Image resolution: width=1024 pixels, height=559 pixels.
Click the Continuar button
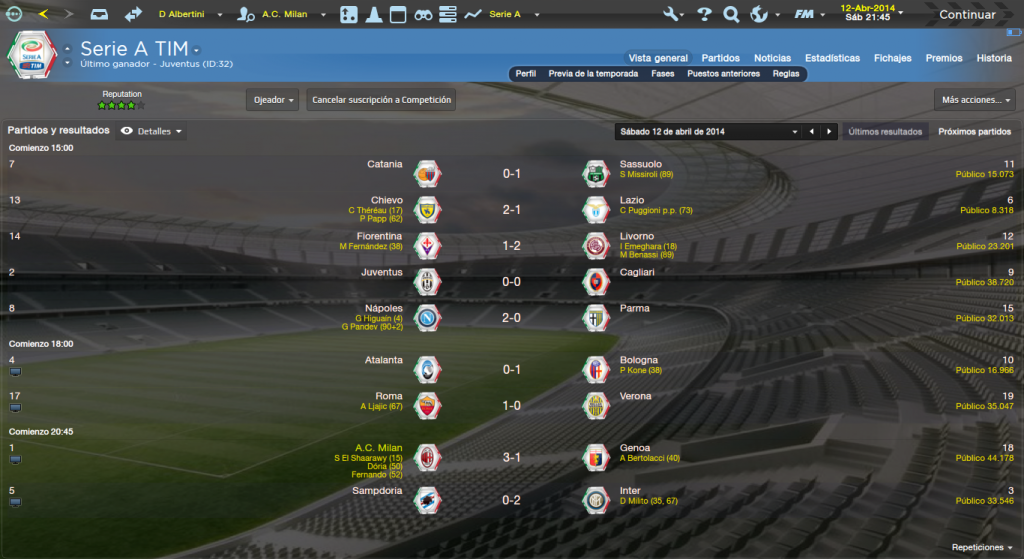tap(966, 15)
